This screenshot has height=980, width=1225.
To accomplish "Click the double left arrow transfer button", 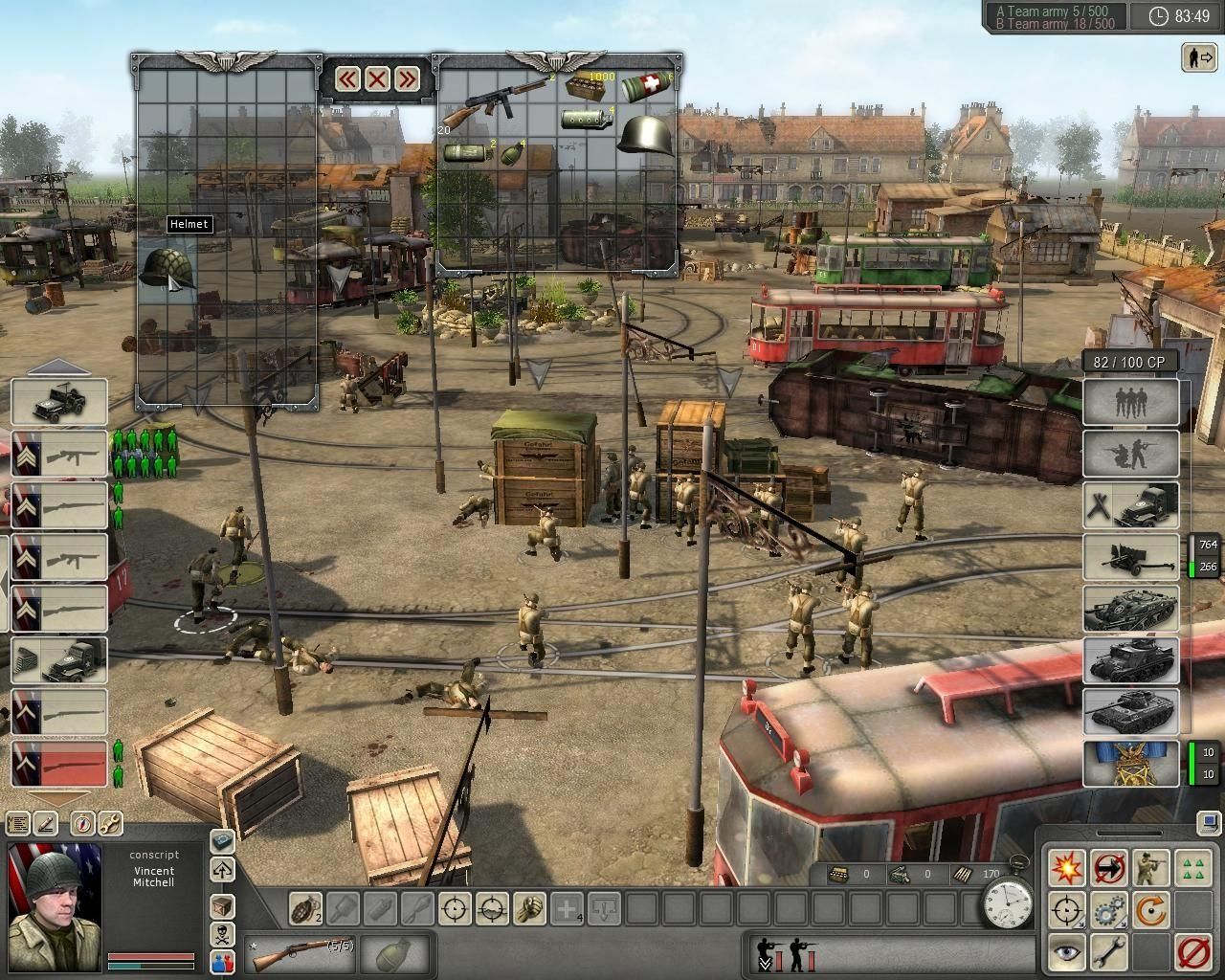I will click(347, 78).
